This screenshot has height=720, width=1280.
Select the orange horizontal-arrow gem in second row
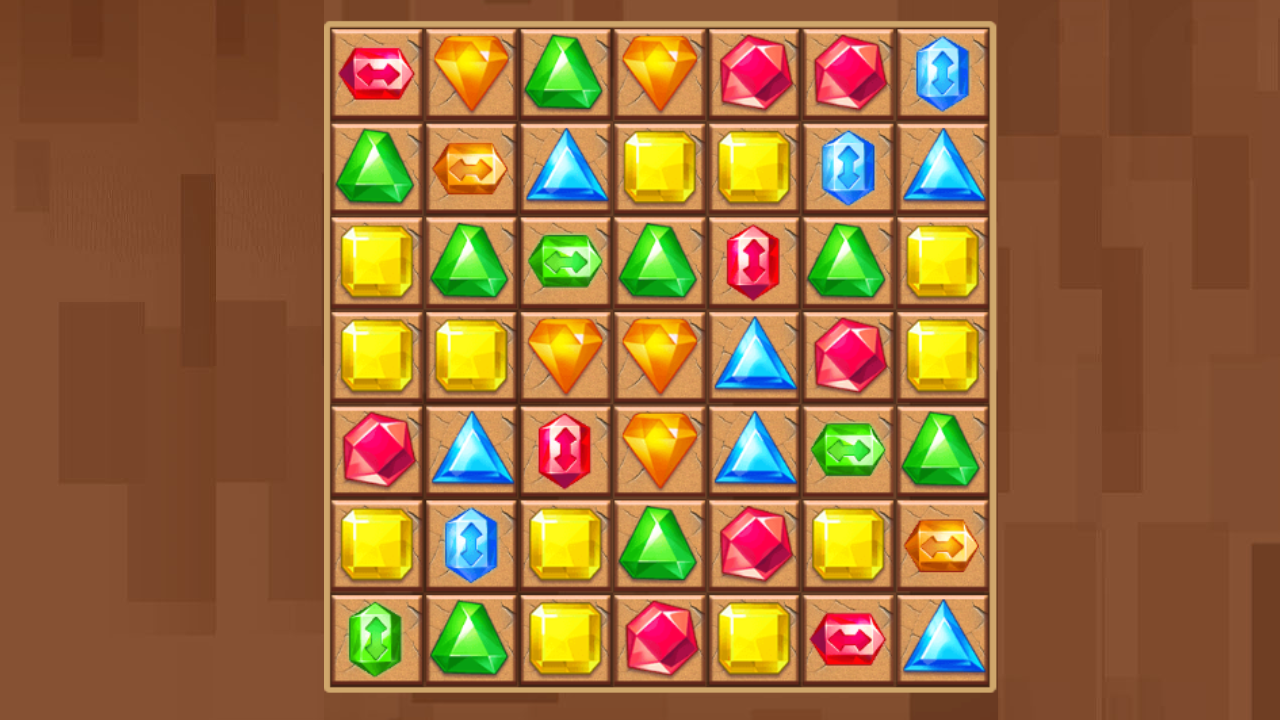coord(471,168)
